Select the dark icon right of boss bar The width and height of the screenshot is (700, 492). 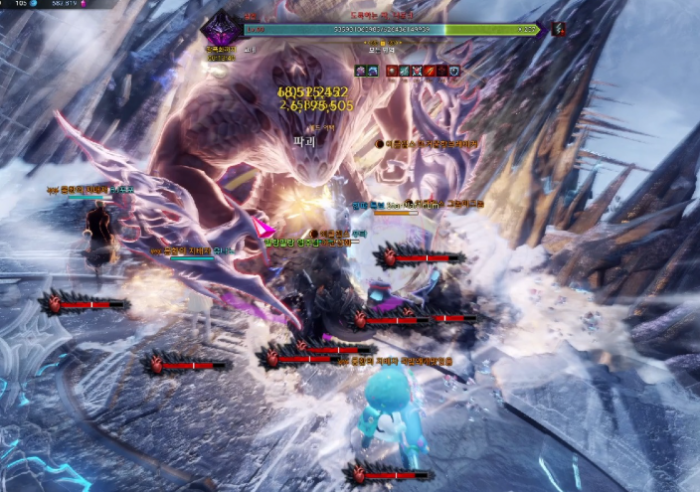[x=558, y=30]
